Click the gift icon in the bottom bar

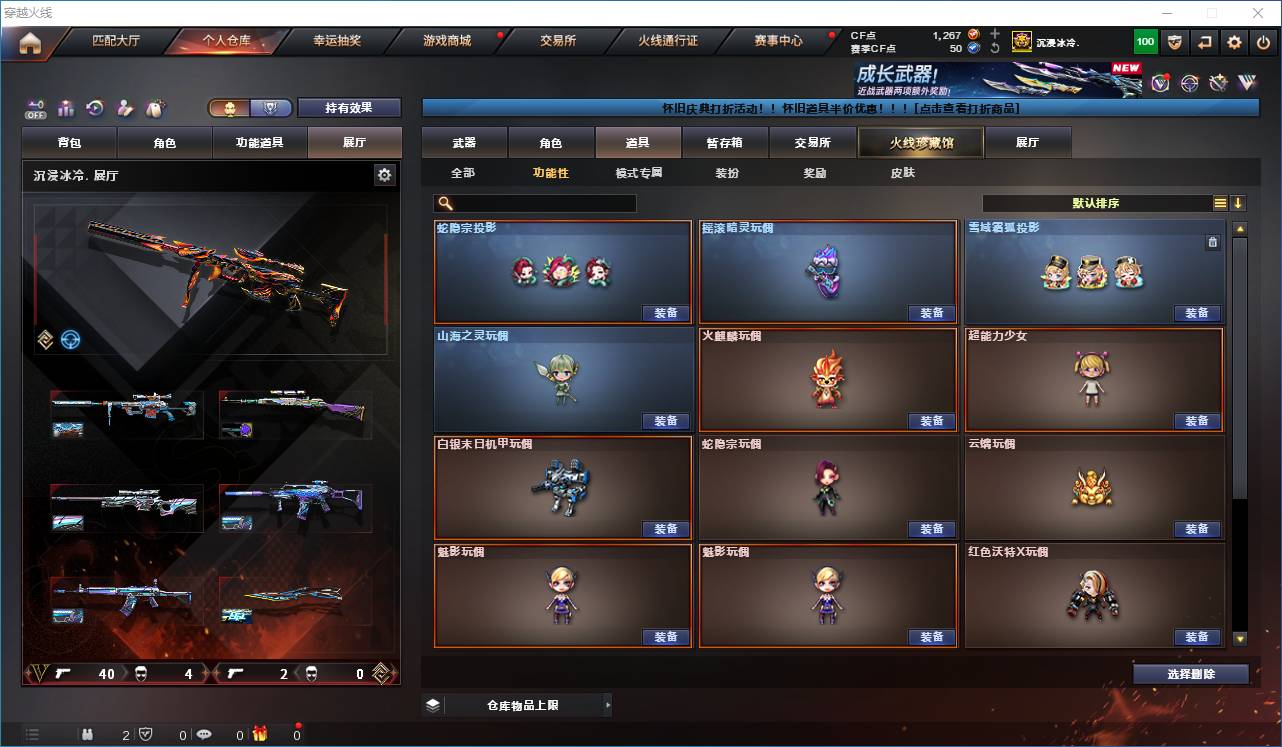click(x=258, y=733)
